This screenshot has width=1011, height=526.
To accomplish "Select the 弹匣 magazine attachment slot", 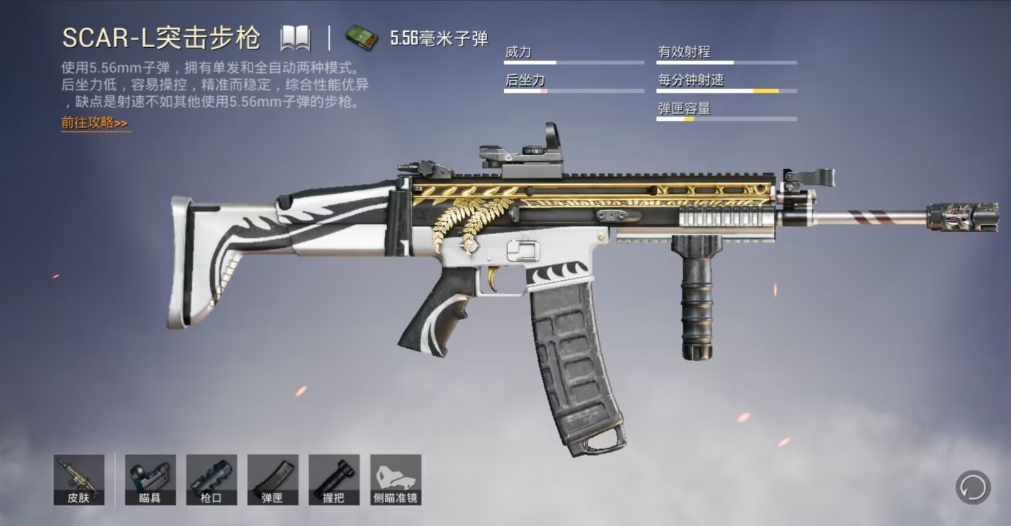I will (272, 479).
